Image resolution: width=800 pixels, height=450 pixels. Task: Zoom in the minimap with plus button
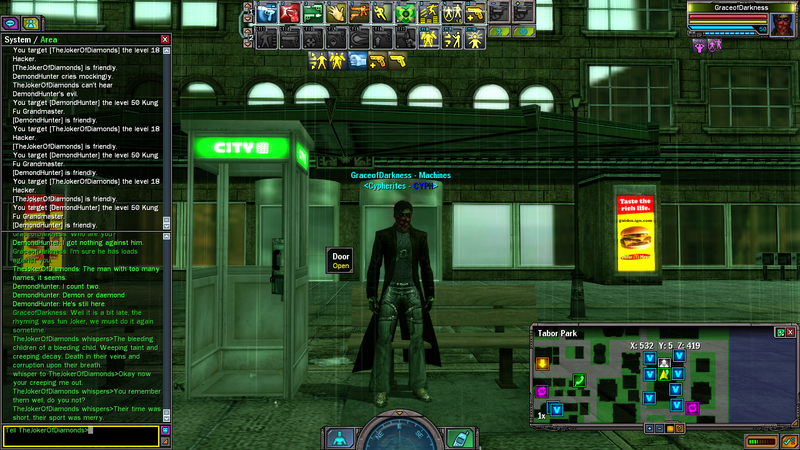[651, 428]
